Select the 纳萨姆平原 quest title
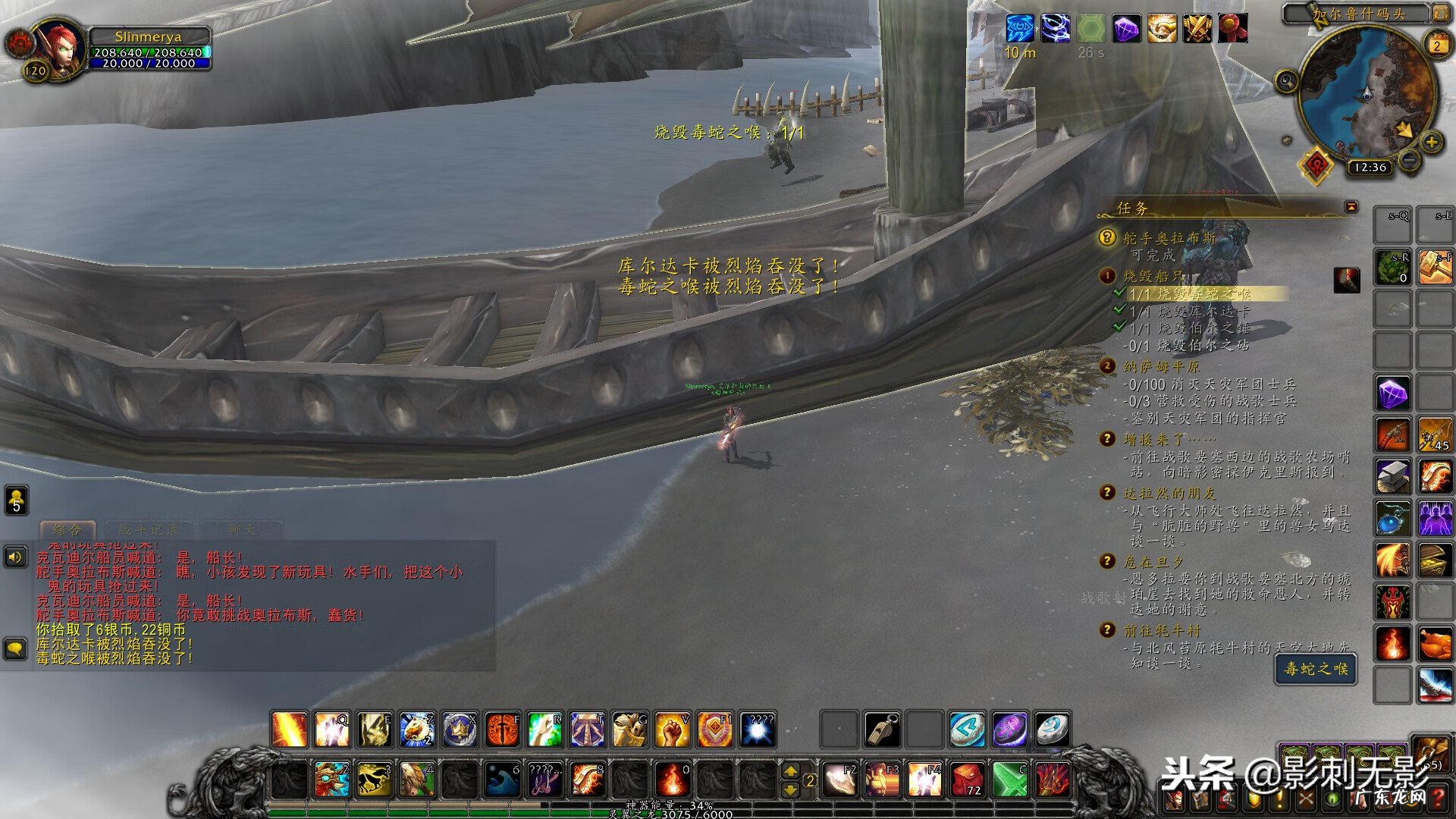This screenshot has height=819, width=1456. (1161, 366)
